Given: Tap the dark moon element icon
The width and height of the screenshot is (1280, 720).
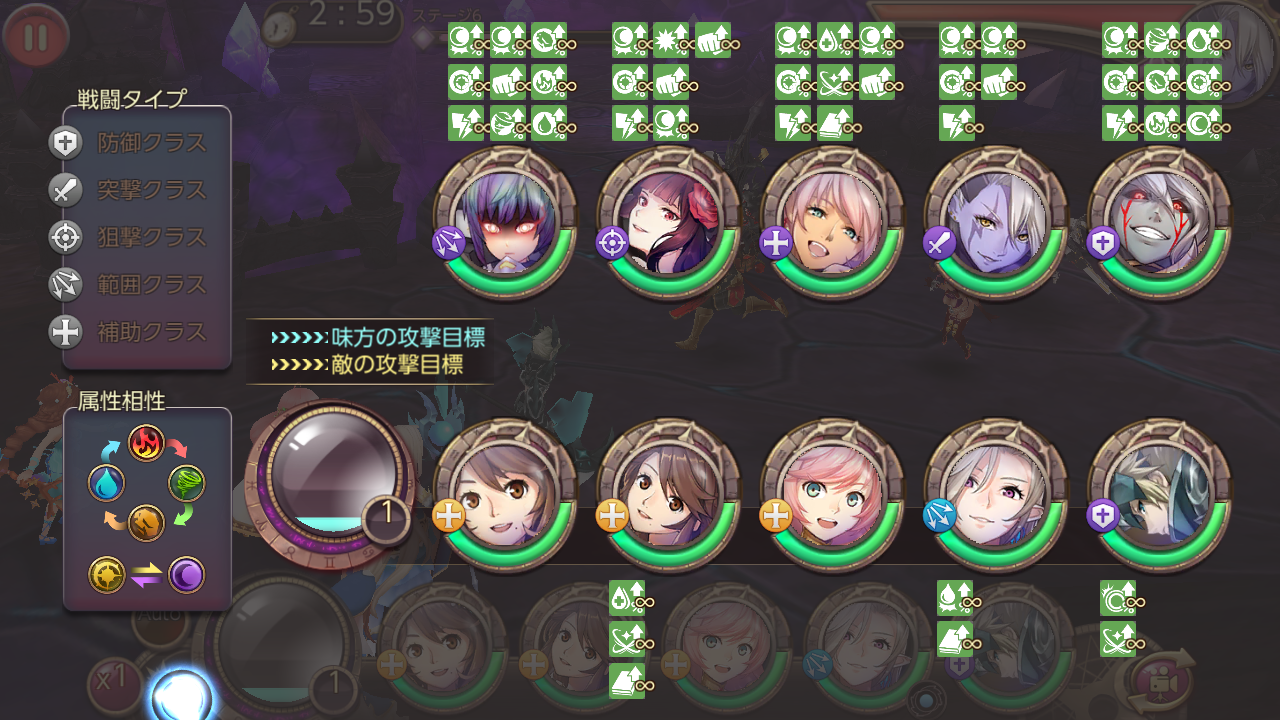Looking at the screenshot, I should pos(186,575).
